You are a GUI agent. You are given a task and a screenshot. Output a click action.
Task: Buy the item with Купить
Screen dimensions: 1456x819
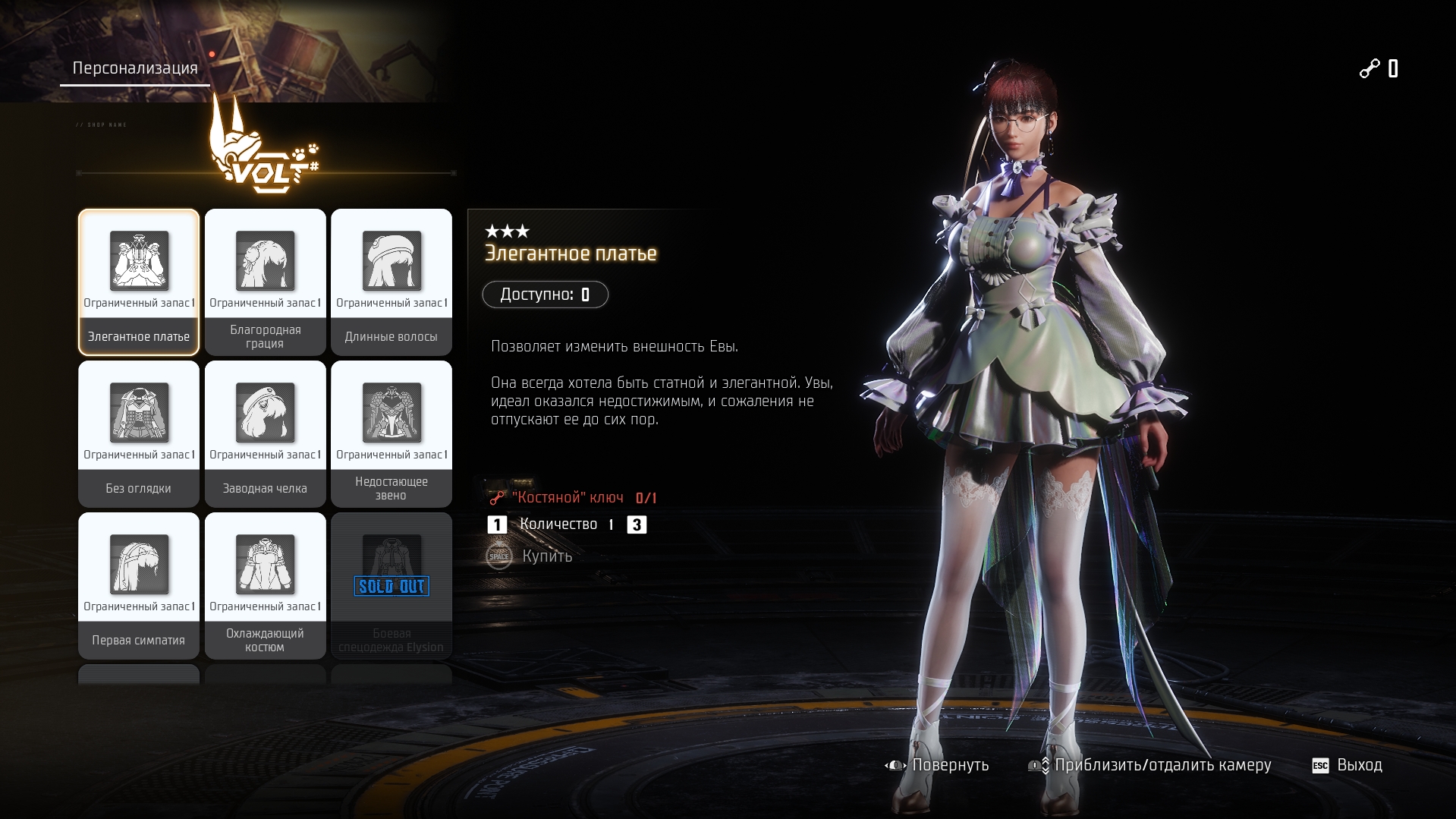531,556
